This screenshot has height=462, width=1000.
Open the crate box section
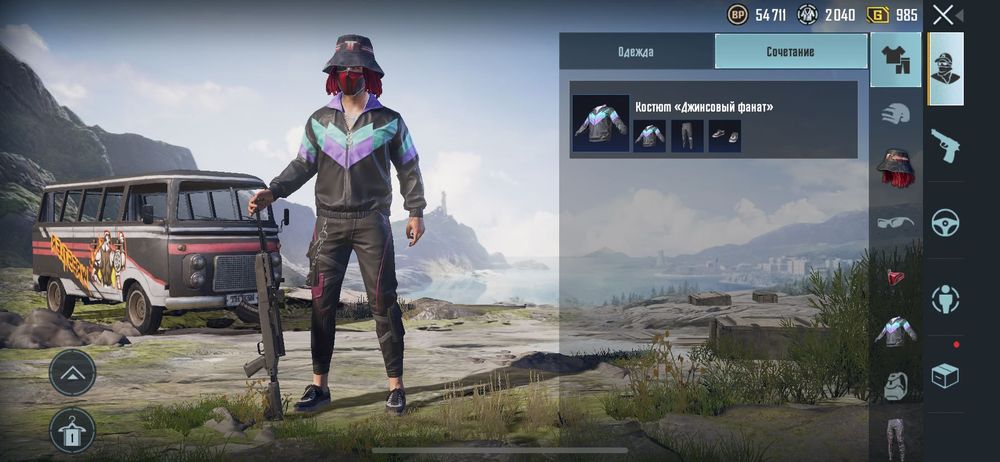[x=946, y=375]
